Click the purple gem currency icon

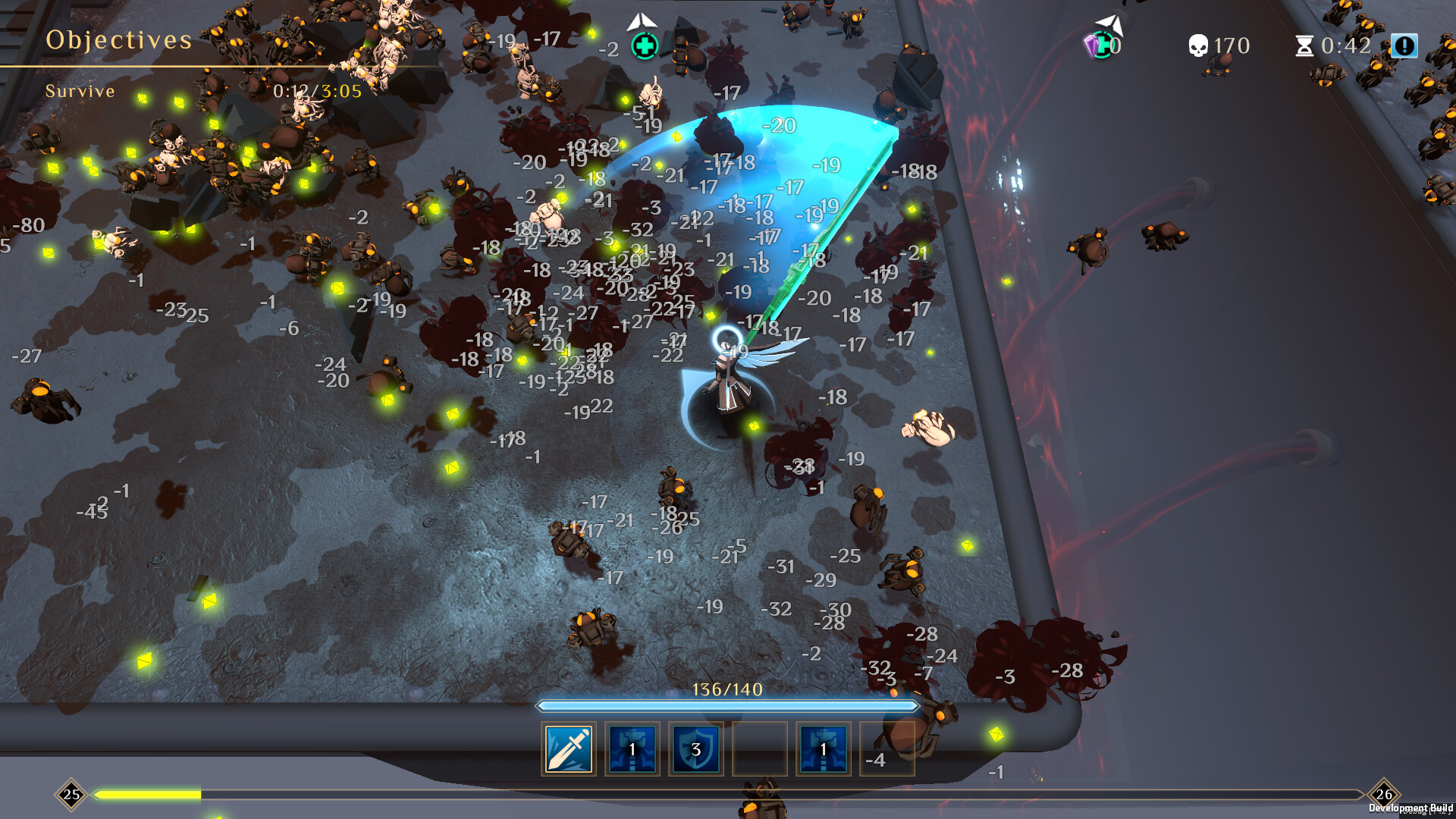click(1092, 45)
